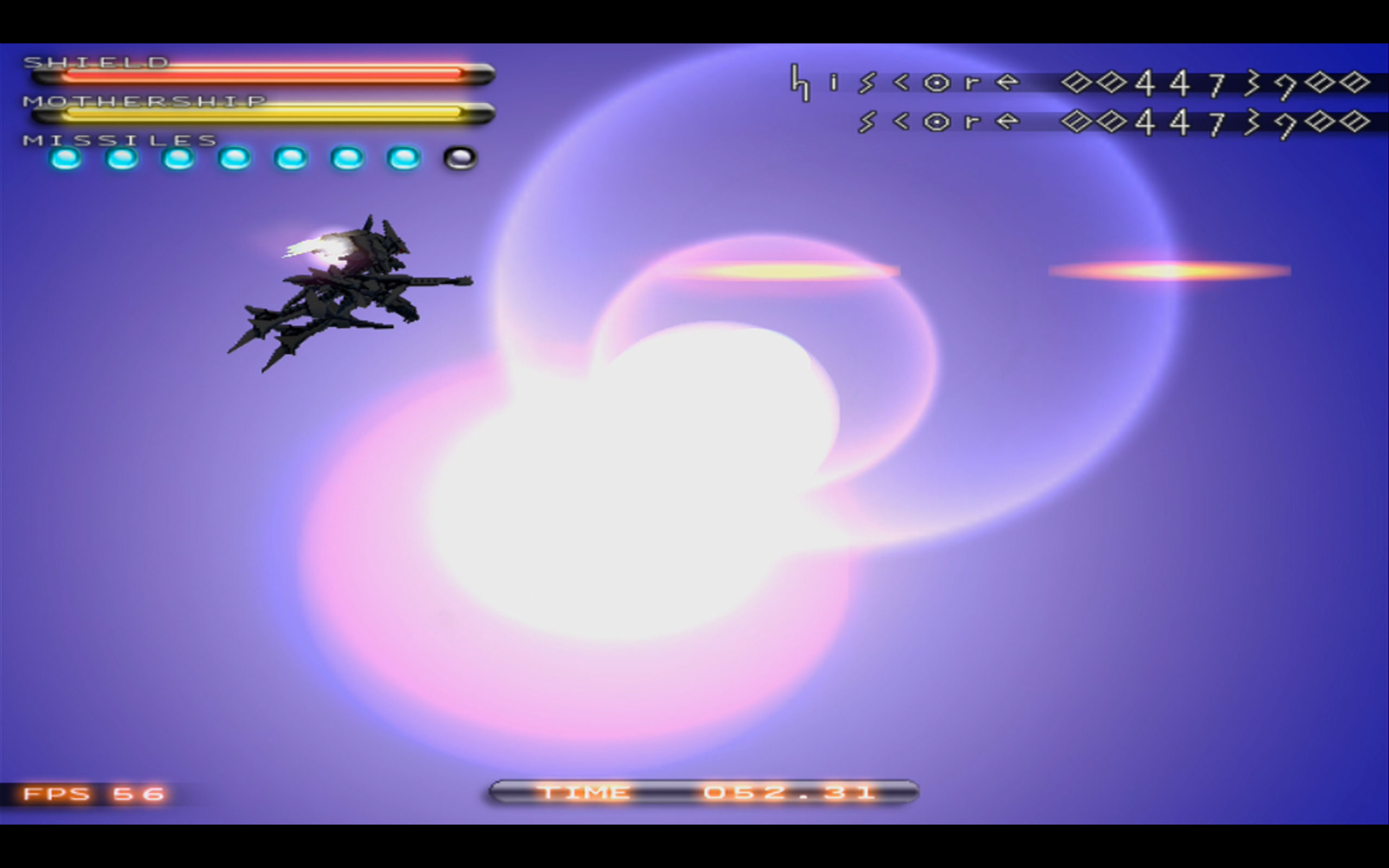1389x868 pixels.
Task: Select the second cyan missile orb
Action: tap(121, 158)
